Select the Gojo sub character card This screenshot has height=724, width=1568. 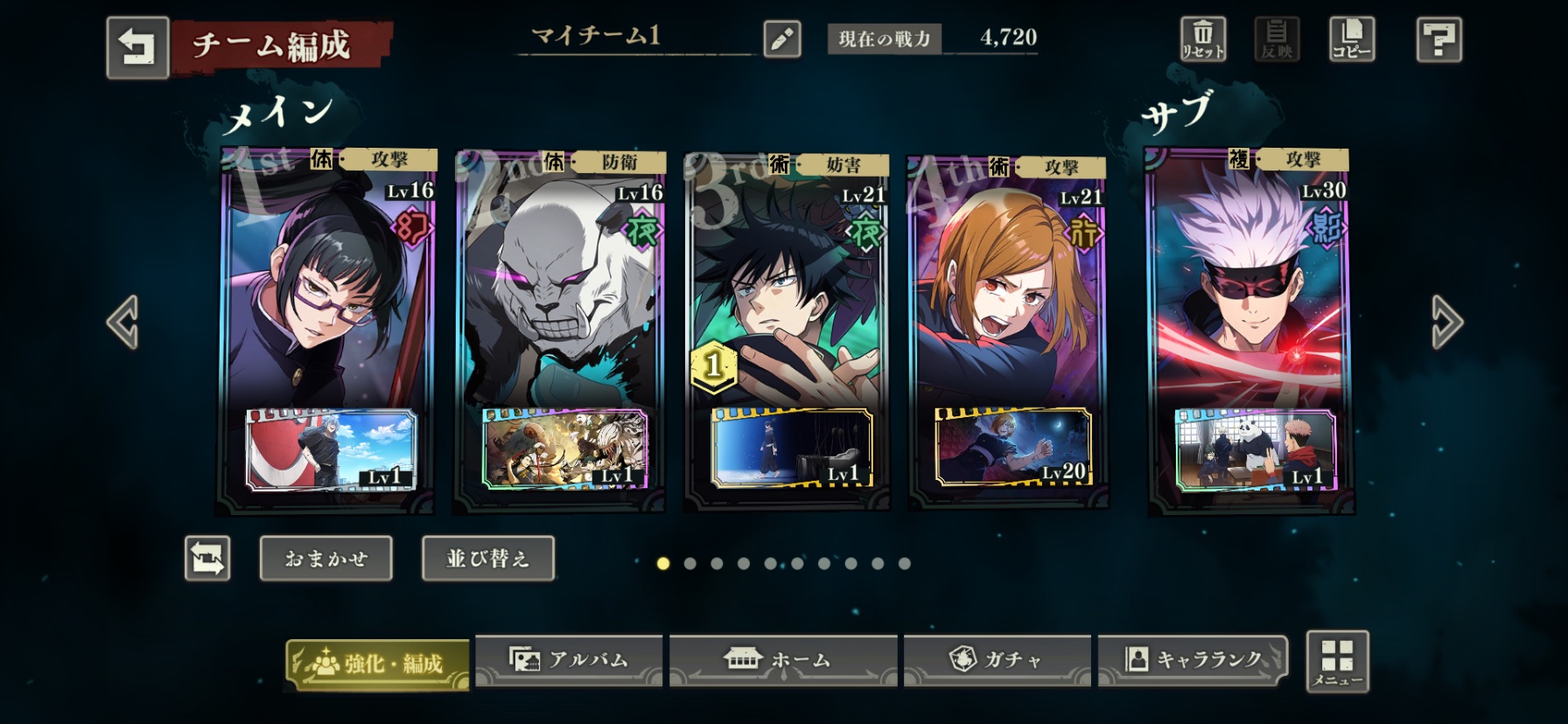pos(1249,289)
